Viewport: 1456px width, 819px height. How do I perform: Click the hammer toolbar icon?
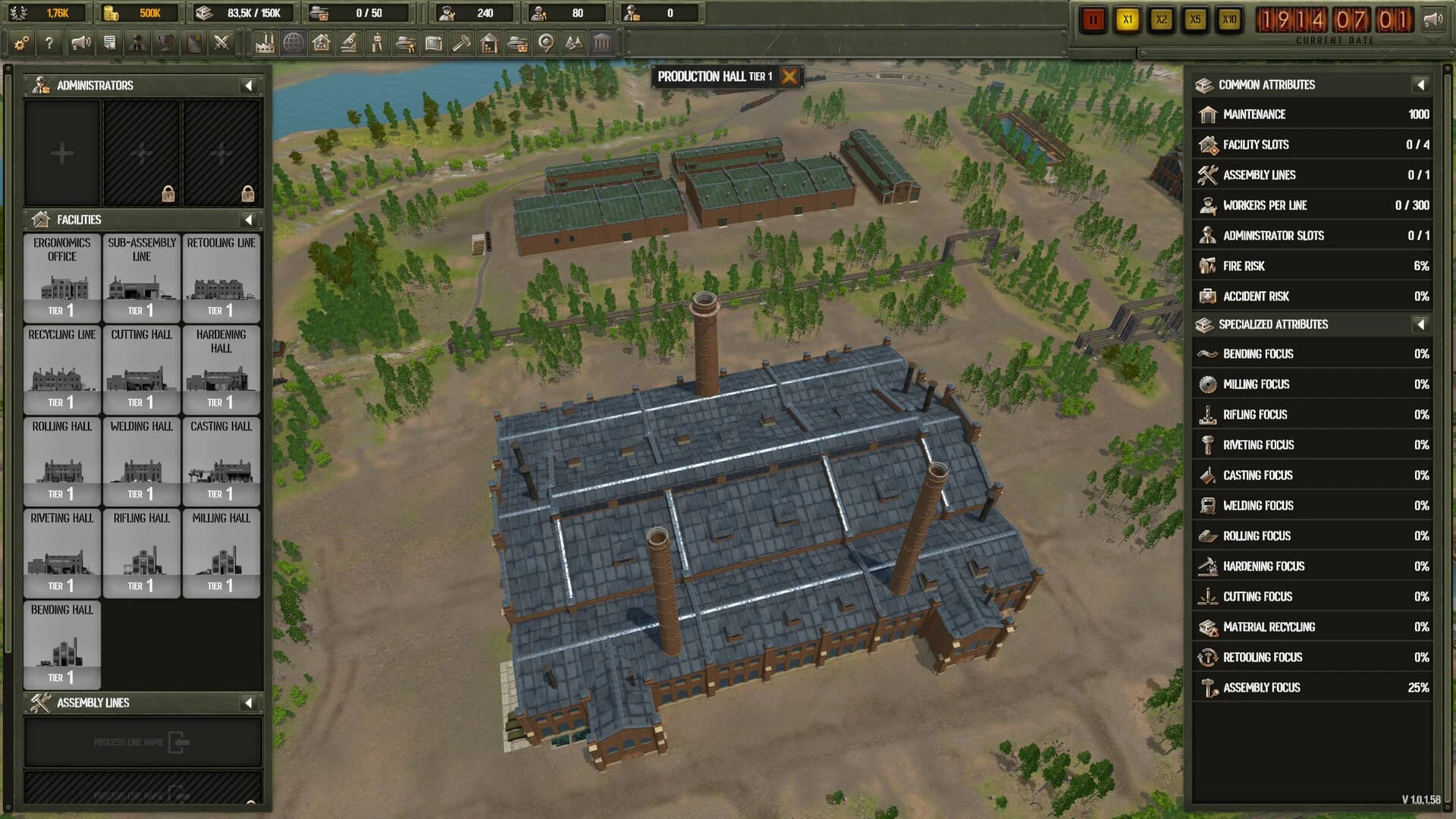pyautogui.click(x=461, y=43)
